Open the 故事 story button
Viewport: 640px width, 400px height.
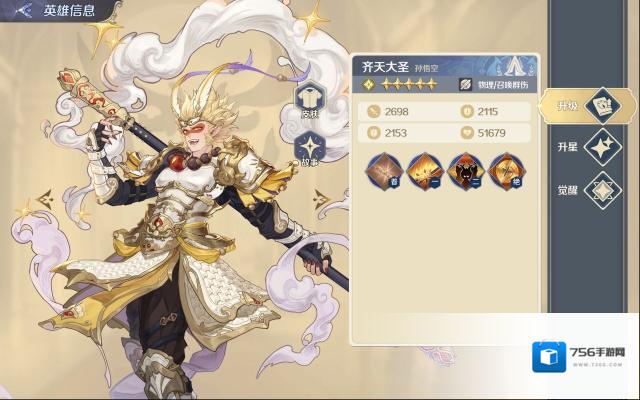coord(309,148)
